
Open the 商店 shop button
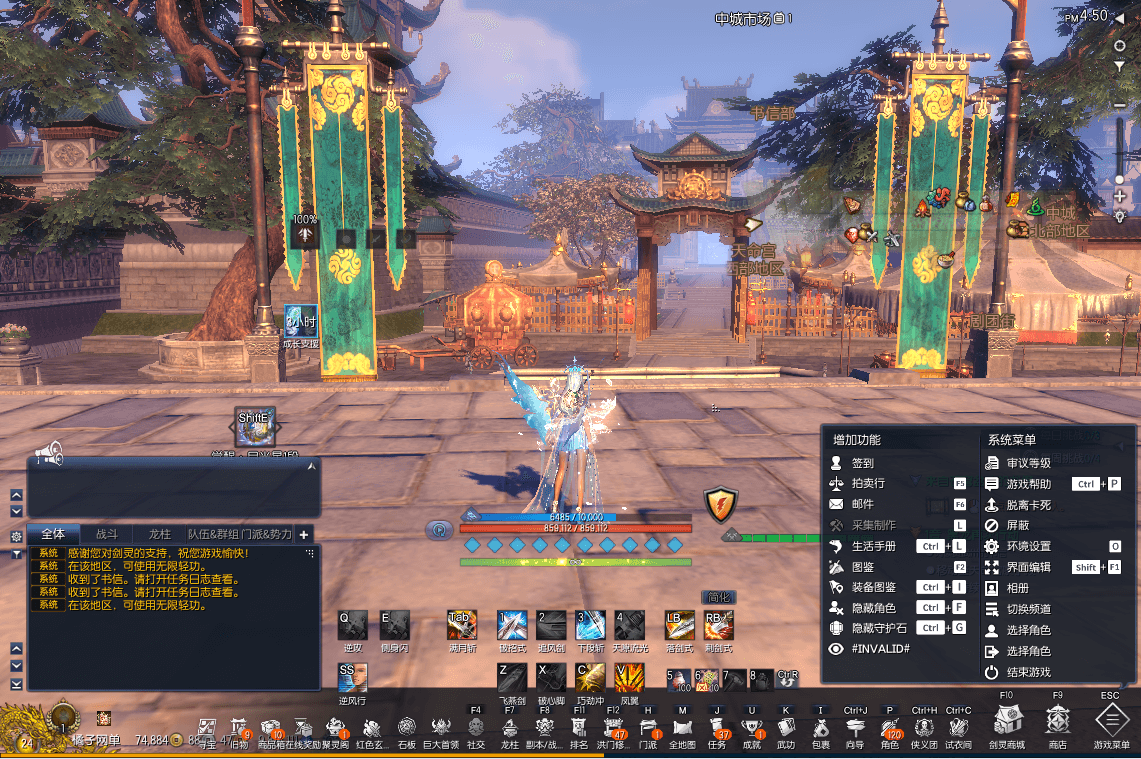coord(1057,722)
